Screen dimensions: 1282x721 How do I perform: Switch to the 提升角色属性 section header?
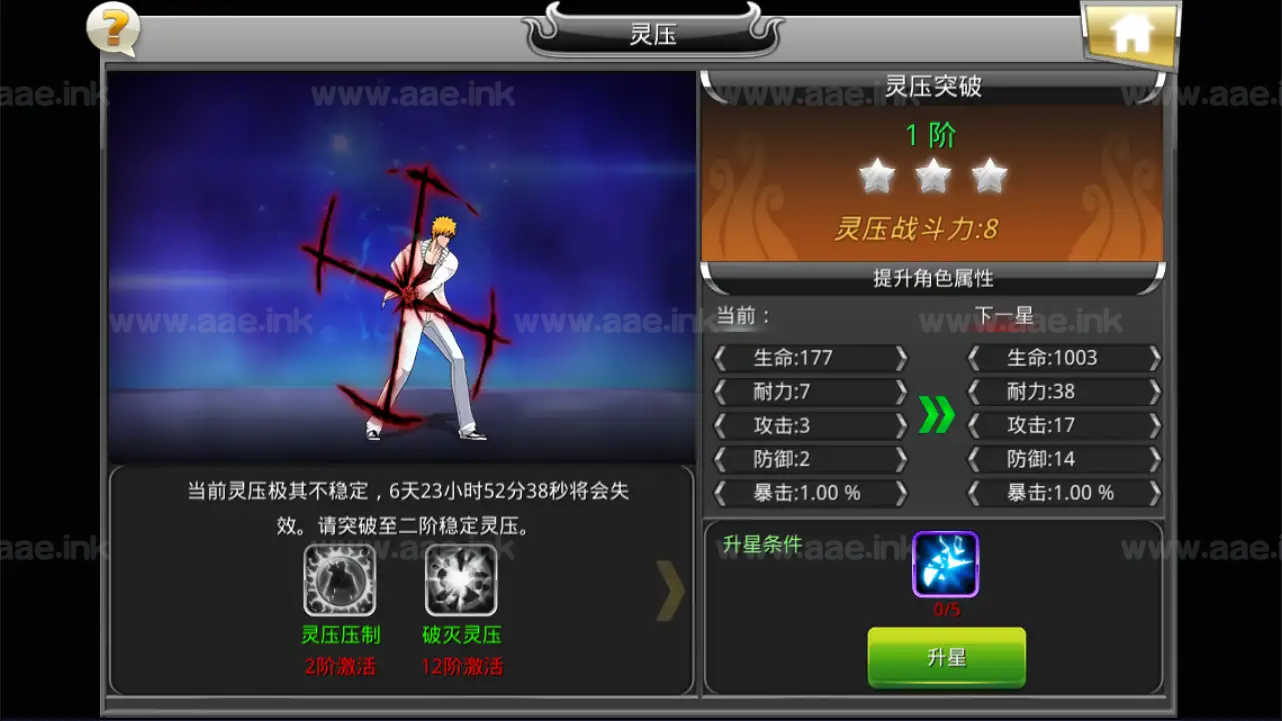tap(935, 279)
